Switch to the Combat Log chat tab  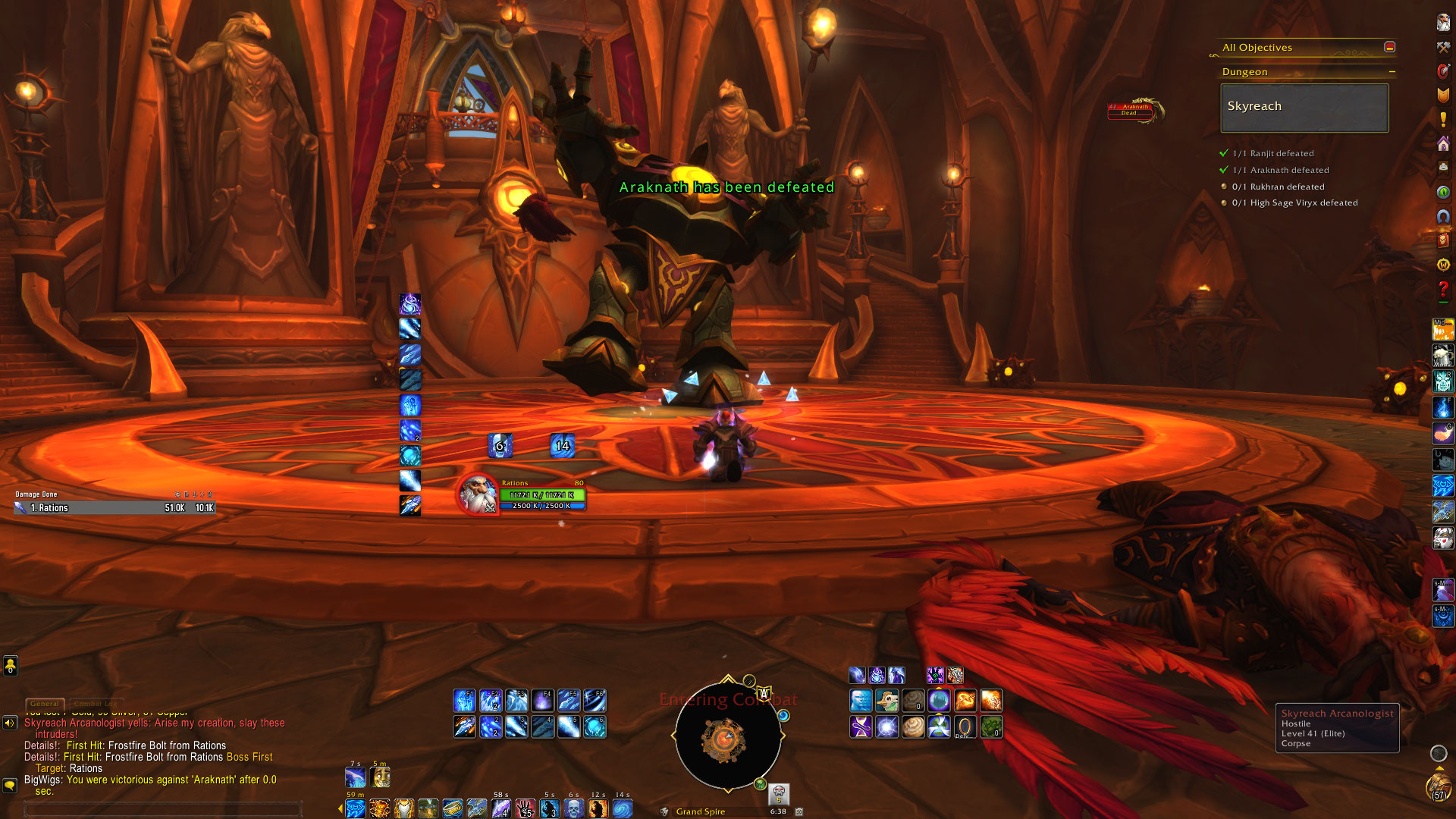tap(95, 704)
